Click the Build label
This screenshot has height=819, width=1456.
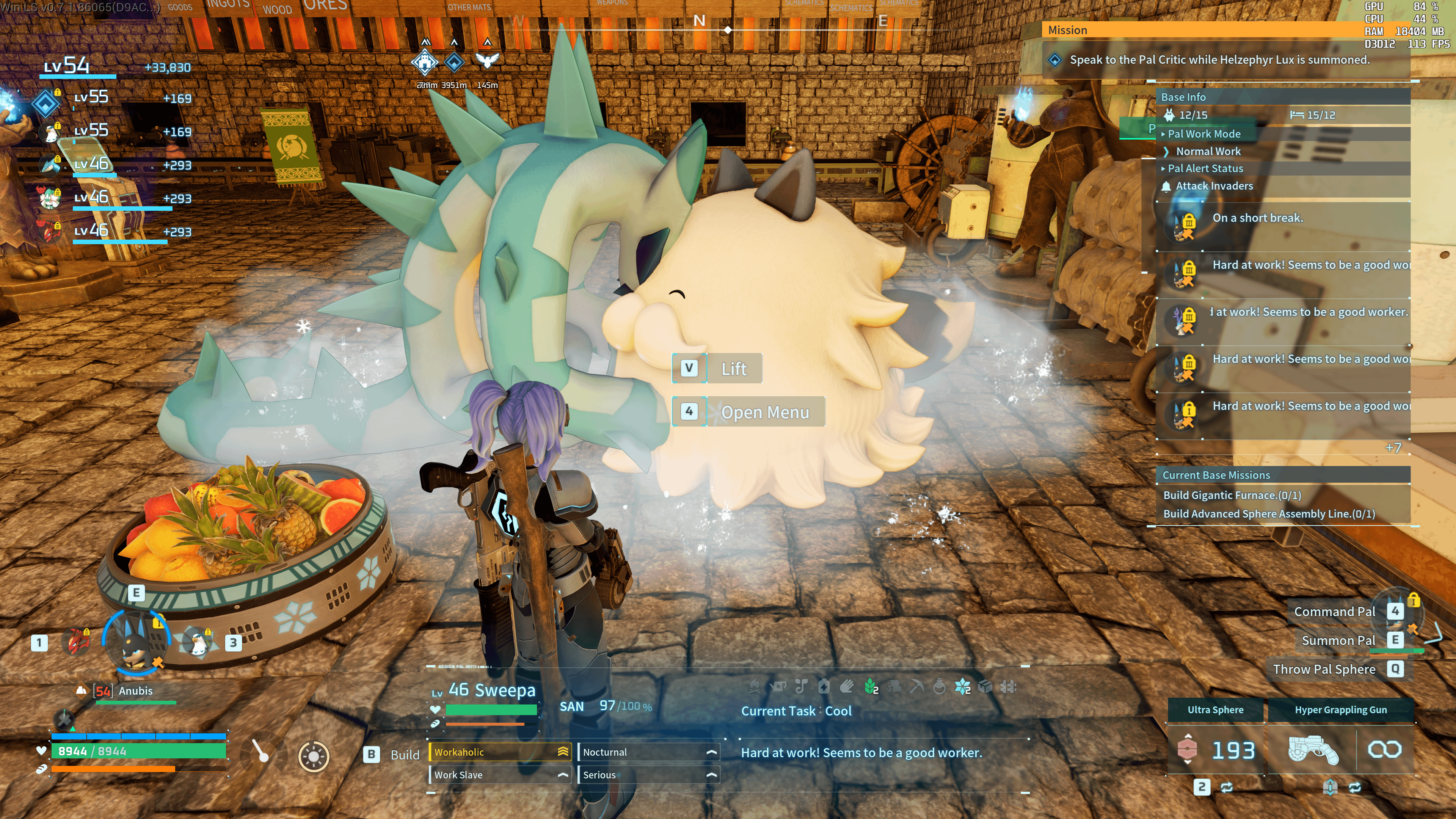click(x=405, y=755)
